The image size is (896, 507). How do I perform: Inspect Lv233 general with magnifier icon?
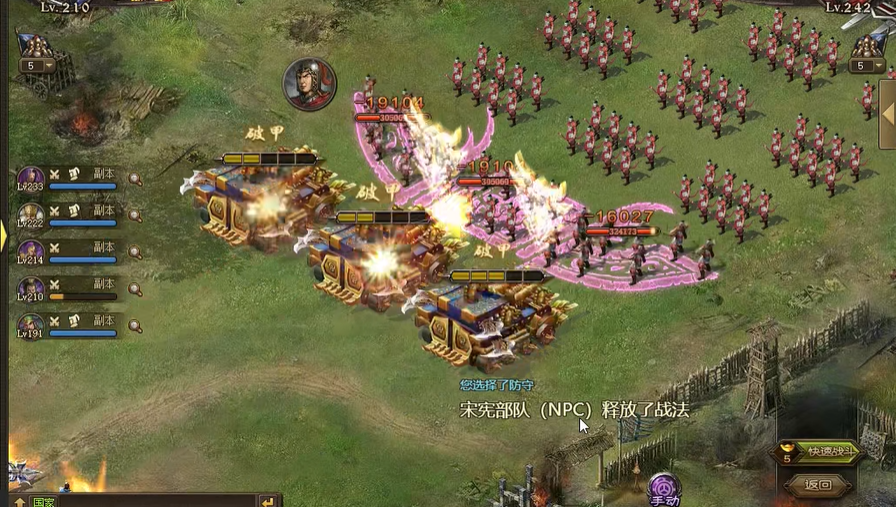pos(135,180)
